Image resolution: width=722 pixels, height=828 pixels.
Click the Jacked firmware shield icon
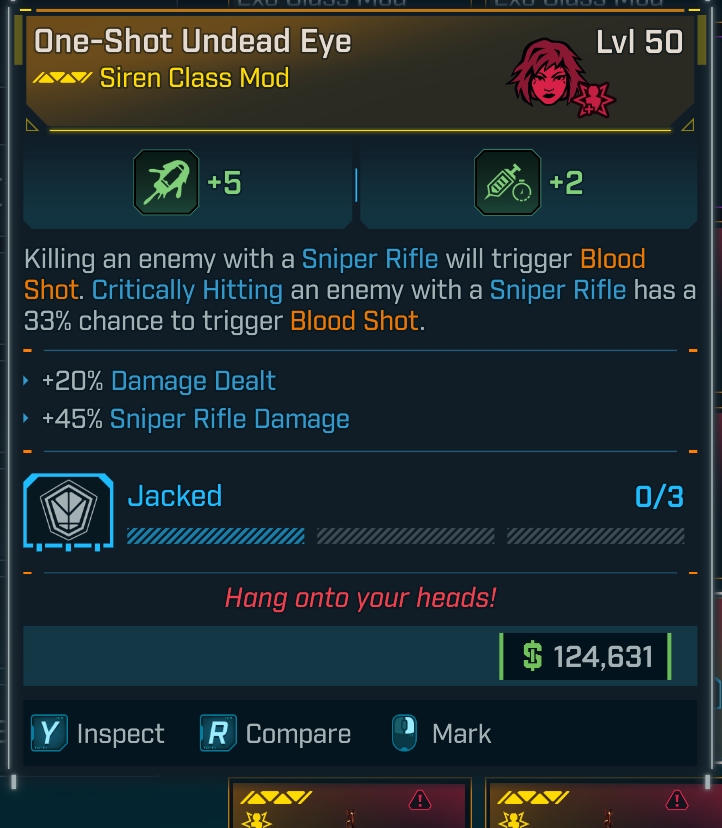click(x=67, y=512)
